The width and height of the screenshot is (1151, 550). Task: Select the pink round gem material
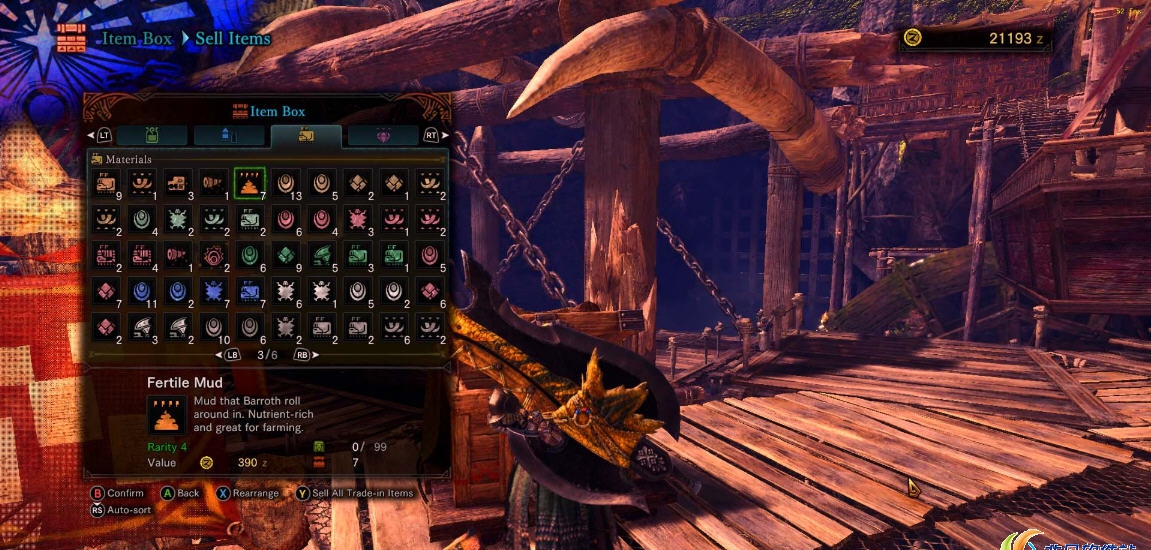coord(213,256)
